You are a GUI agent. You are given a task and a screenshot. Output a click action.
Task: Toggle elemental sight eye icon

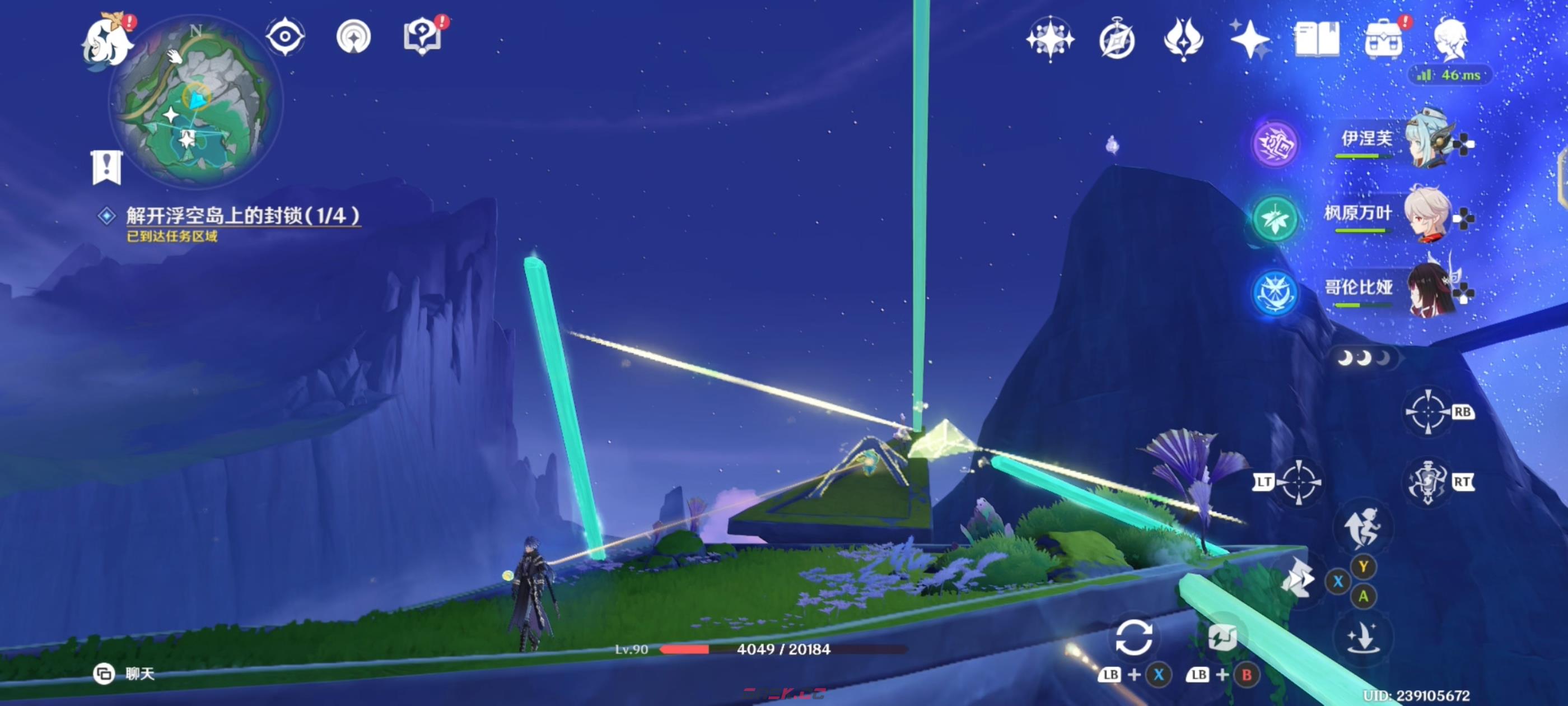285,36
